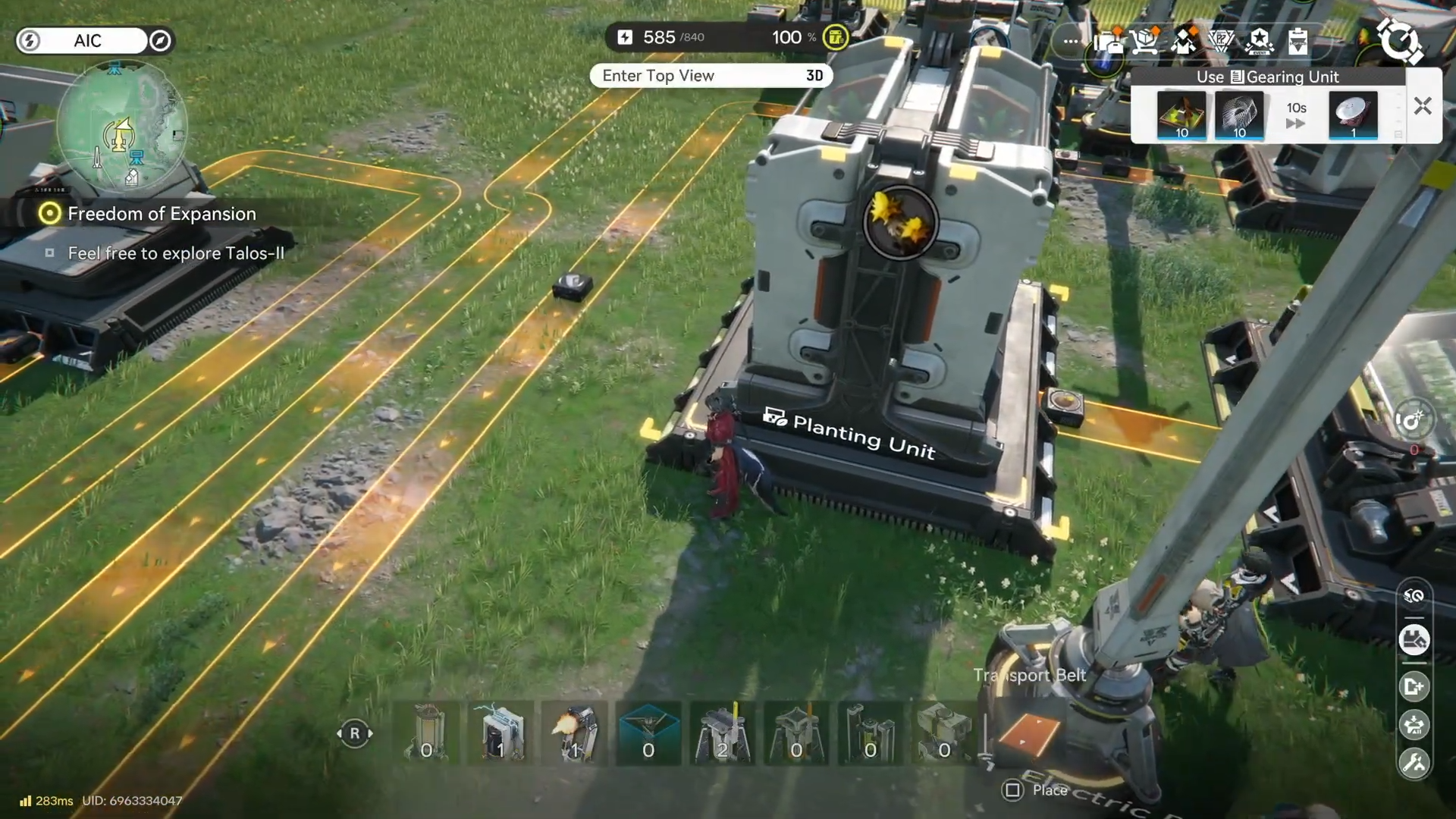Select the electric generator hotbar slot

[500, 733]
